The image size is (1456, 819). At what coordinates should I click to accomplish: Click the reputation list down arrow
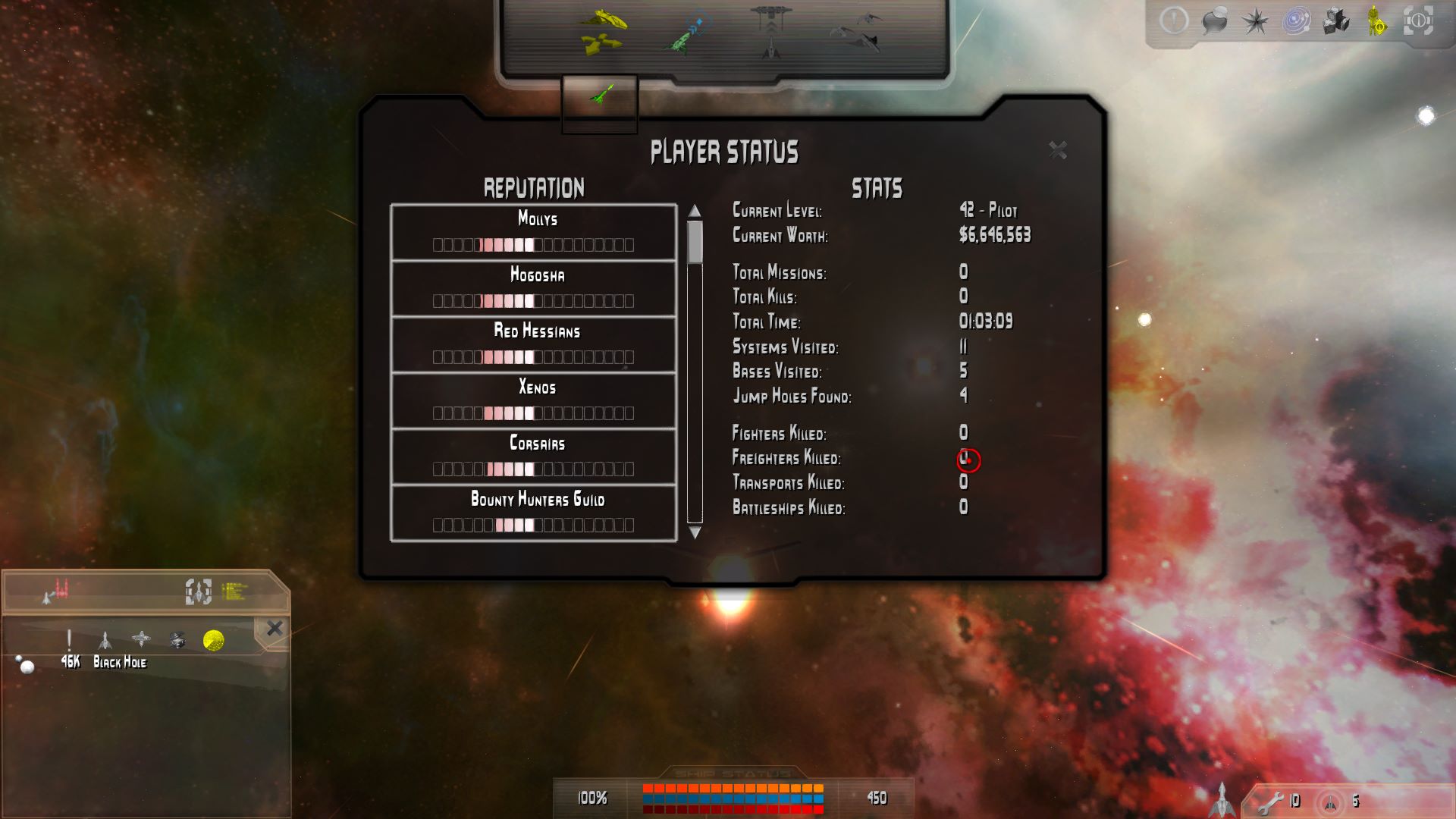point(695,533)
